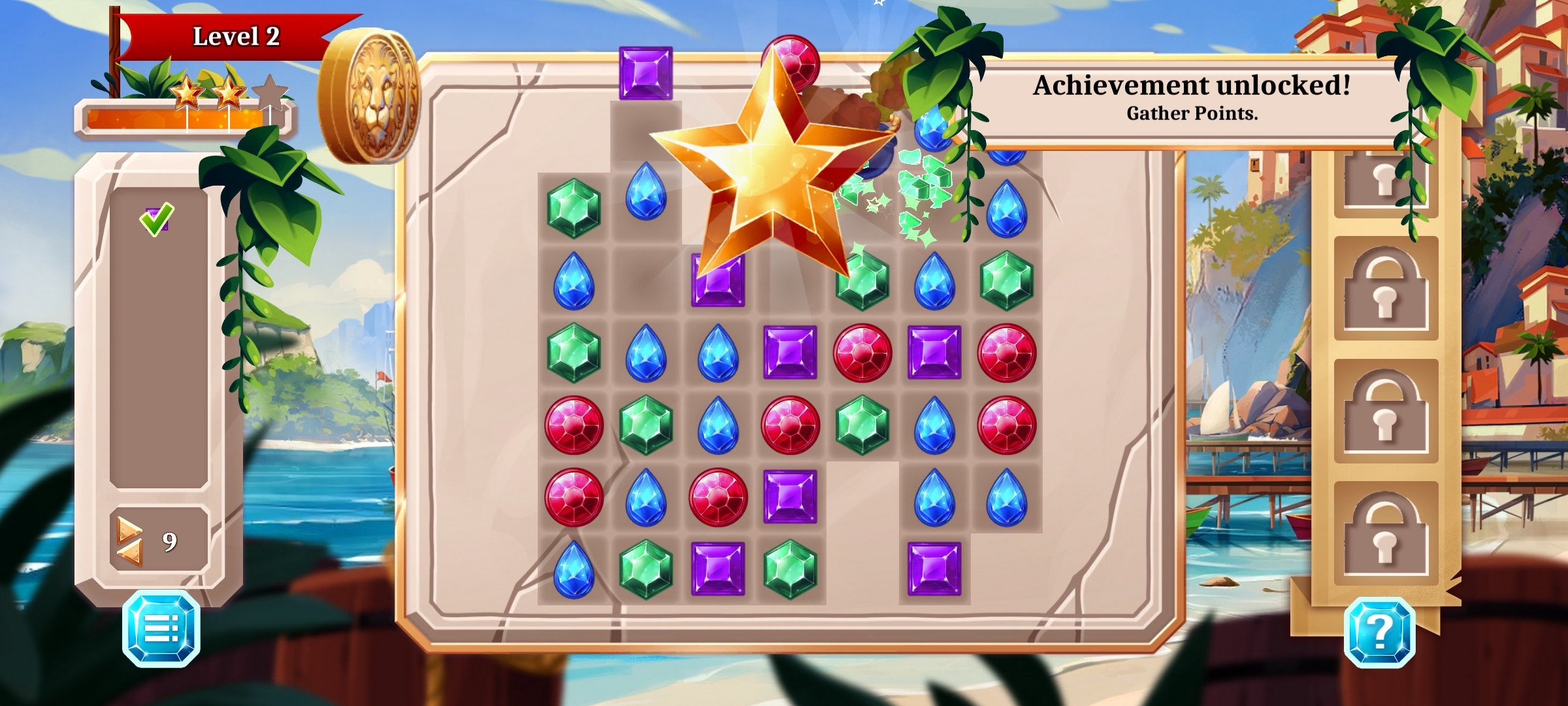Toggle the grey unearned third star
1568x706 pixels.
[269, 92]
